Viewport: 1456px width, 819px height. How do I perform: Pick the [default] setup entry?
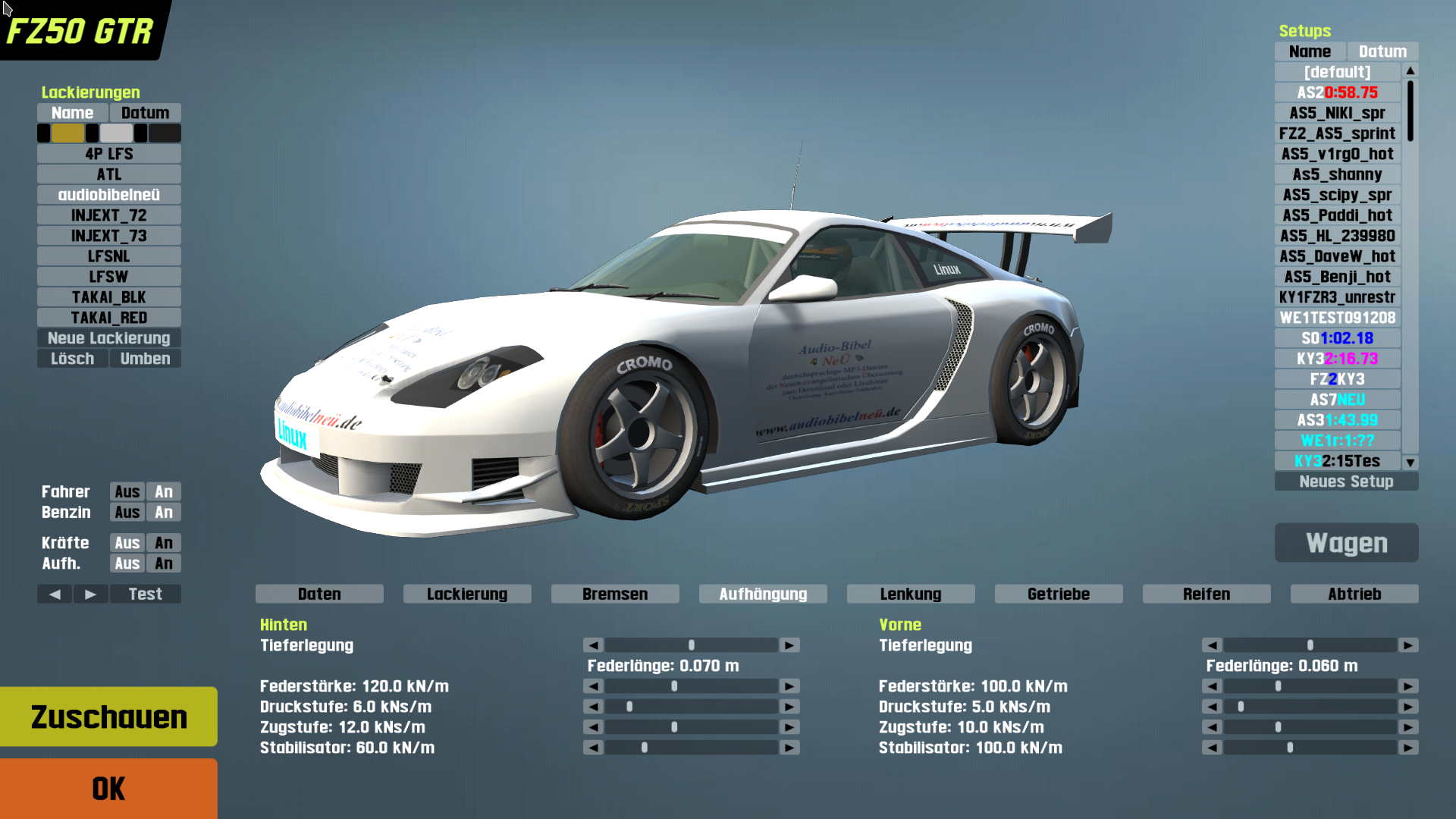pos(1337,72)
